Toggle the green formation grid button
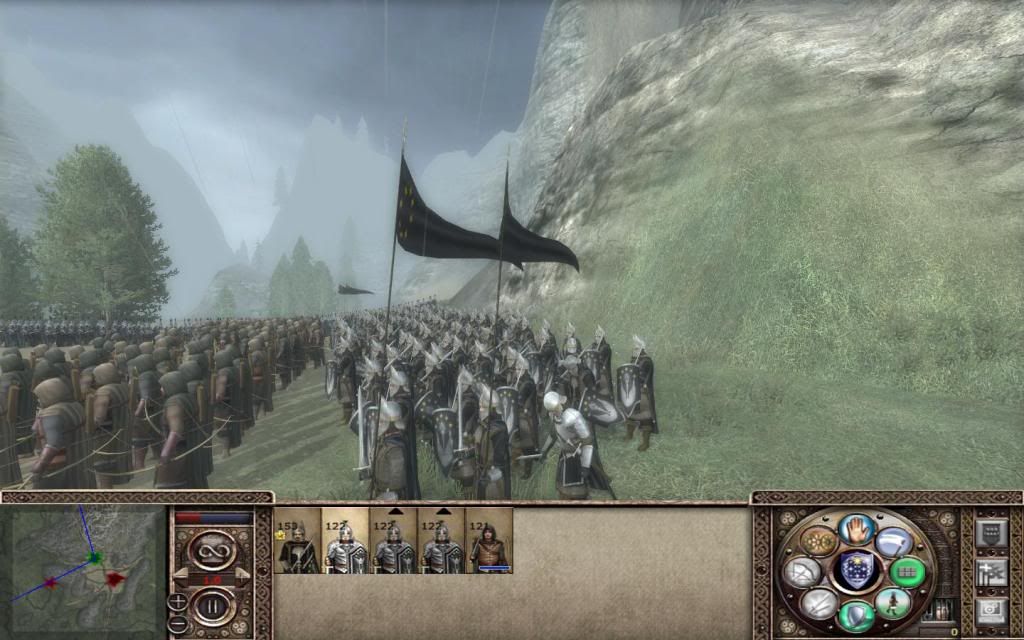Viewport: 1024px width, 640px height. (908, 572)
